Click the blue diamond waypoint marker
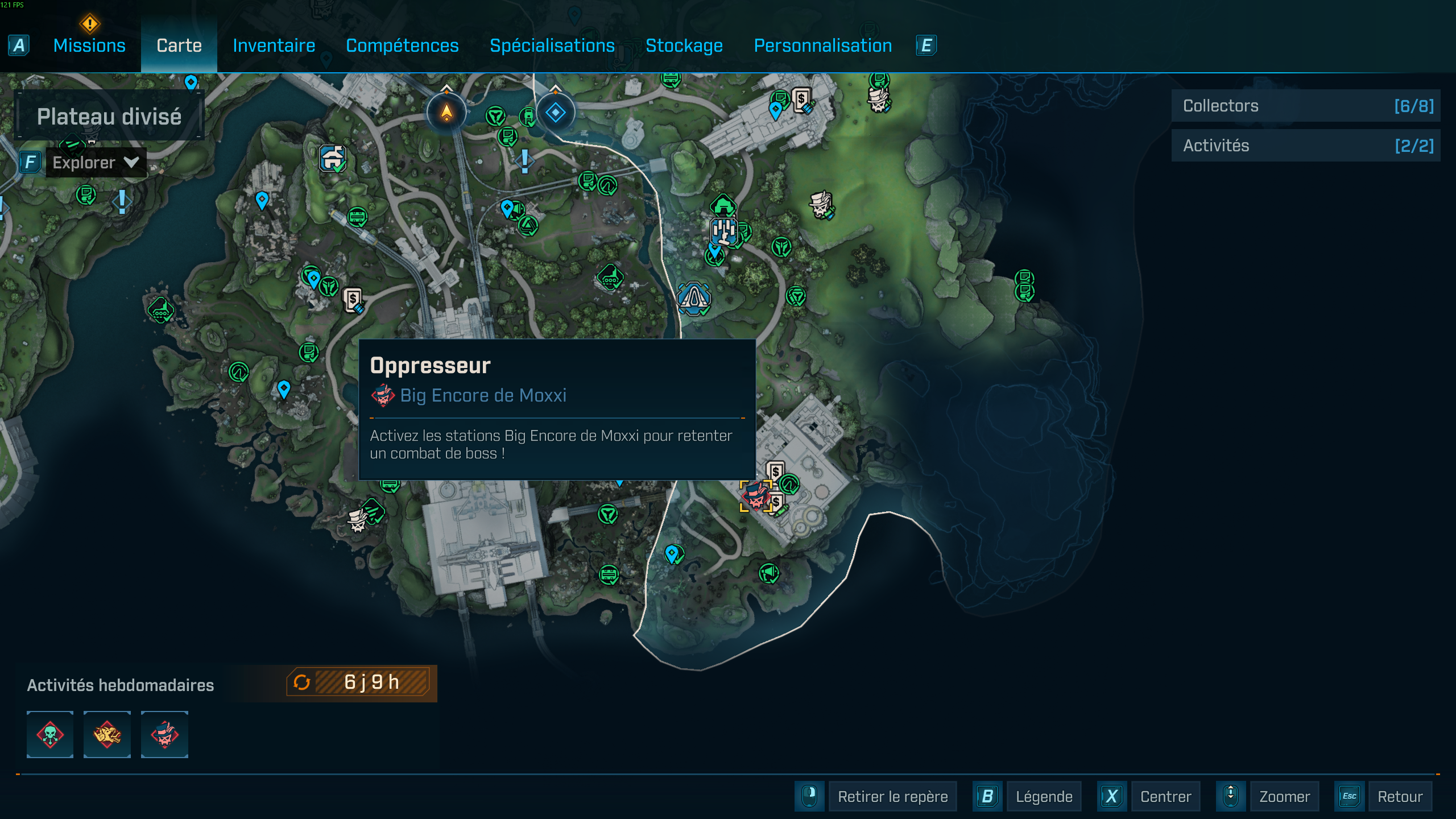 (x=555, y=113)
